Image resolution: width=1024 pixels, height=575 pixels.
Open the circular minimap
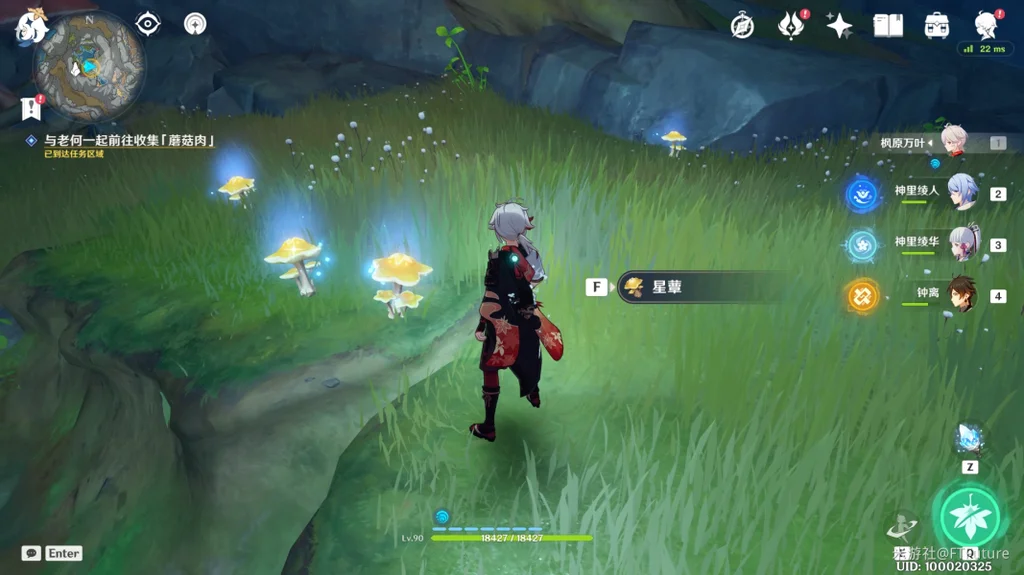[x=89, y=66]
